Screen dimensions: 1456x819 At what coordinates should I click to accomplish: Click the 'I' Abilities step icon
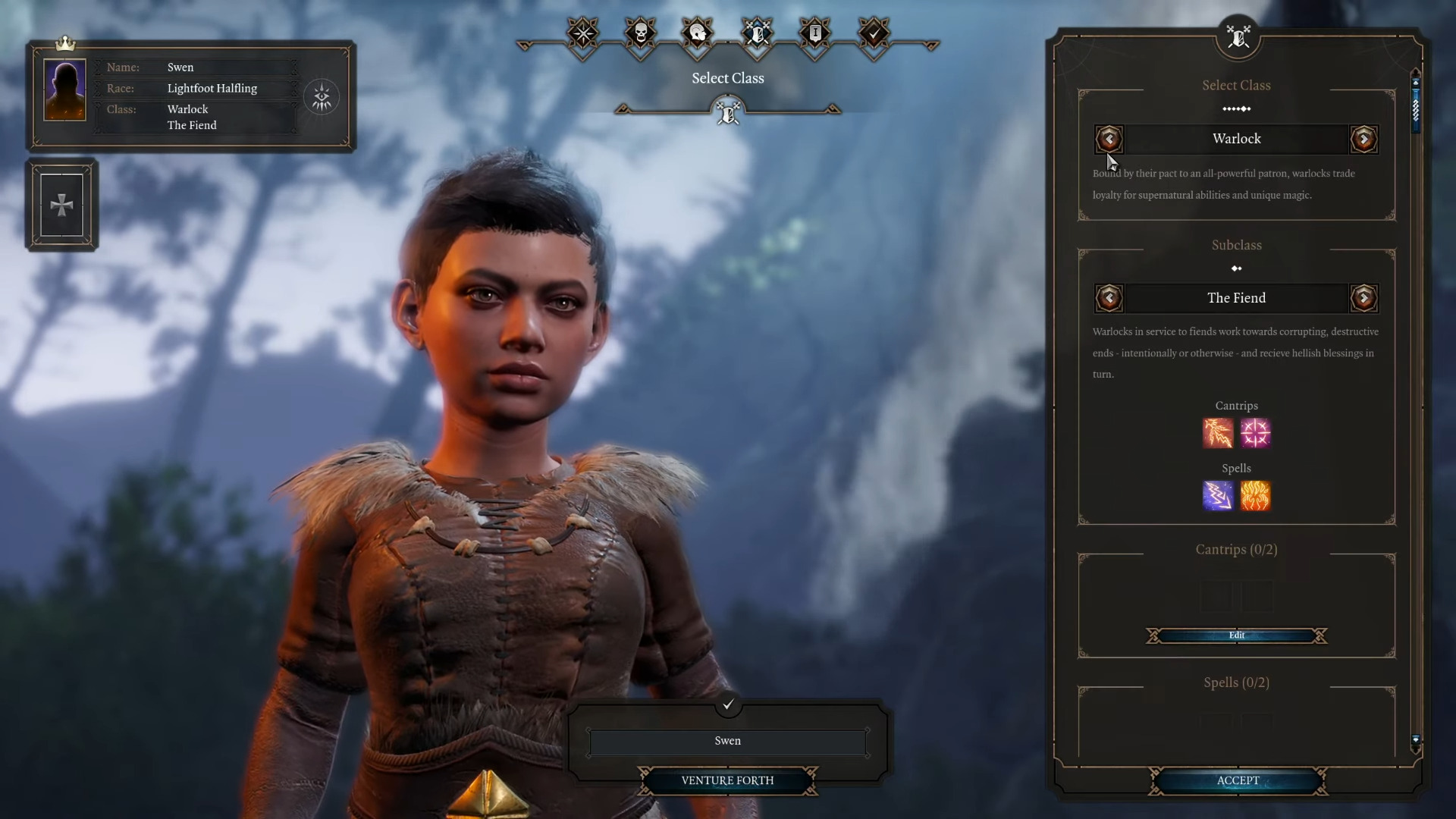tap(816, 33)
